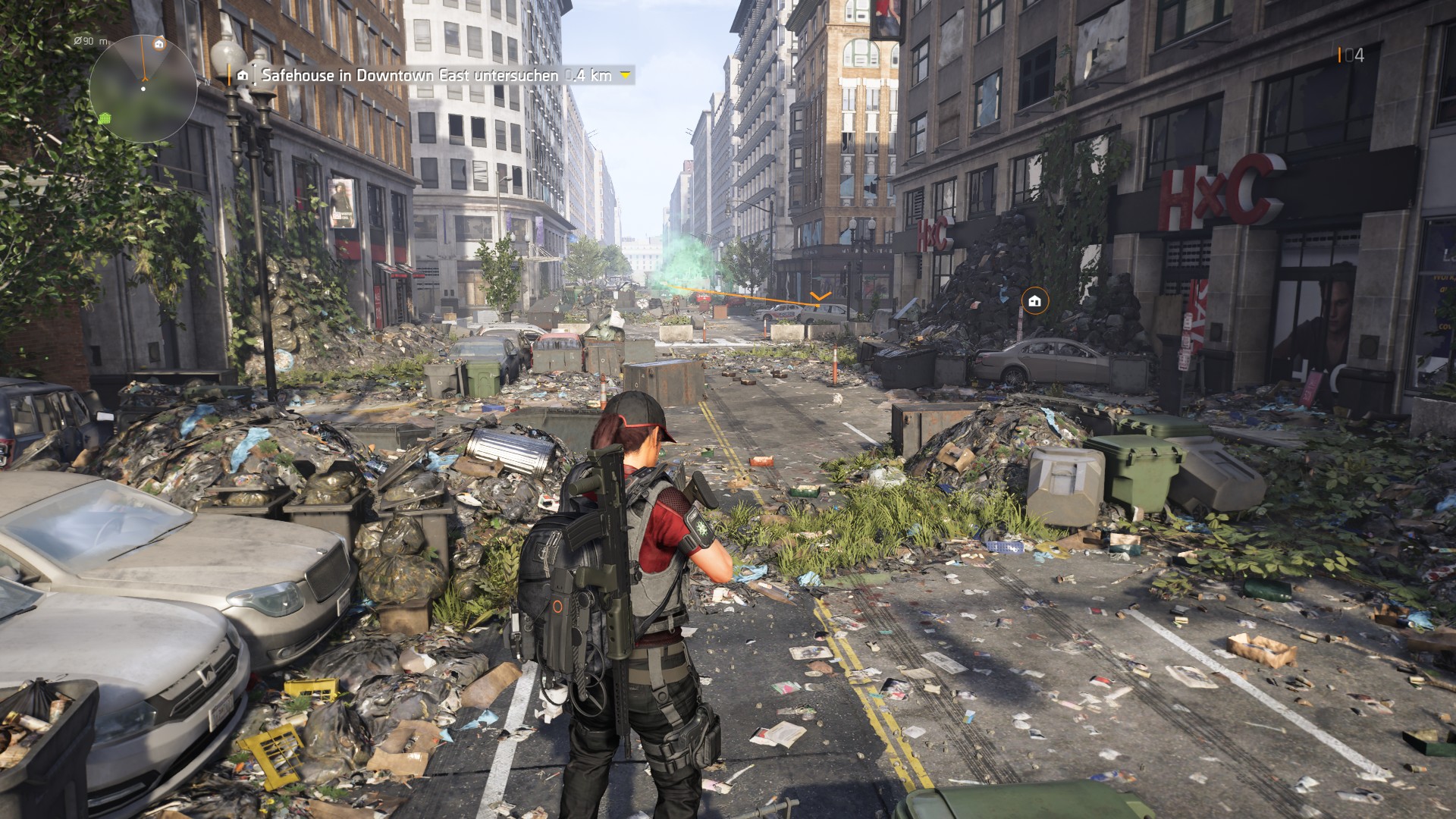
Task: Click the north indicator on the minimap edge
Action: tap(207, 82)
